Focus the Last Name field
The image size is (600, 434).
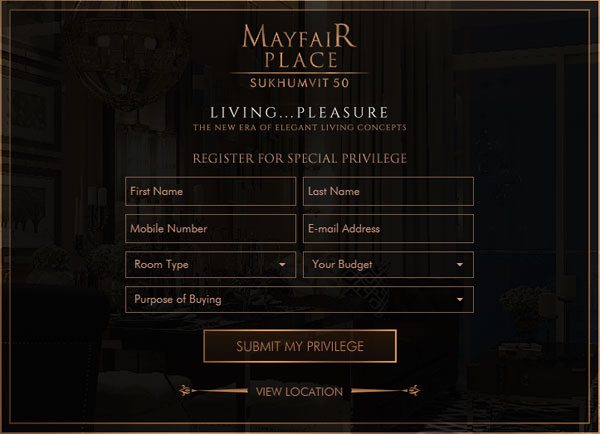tap(388, 191)
